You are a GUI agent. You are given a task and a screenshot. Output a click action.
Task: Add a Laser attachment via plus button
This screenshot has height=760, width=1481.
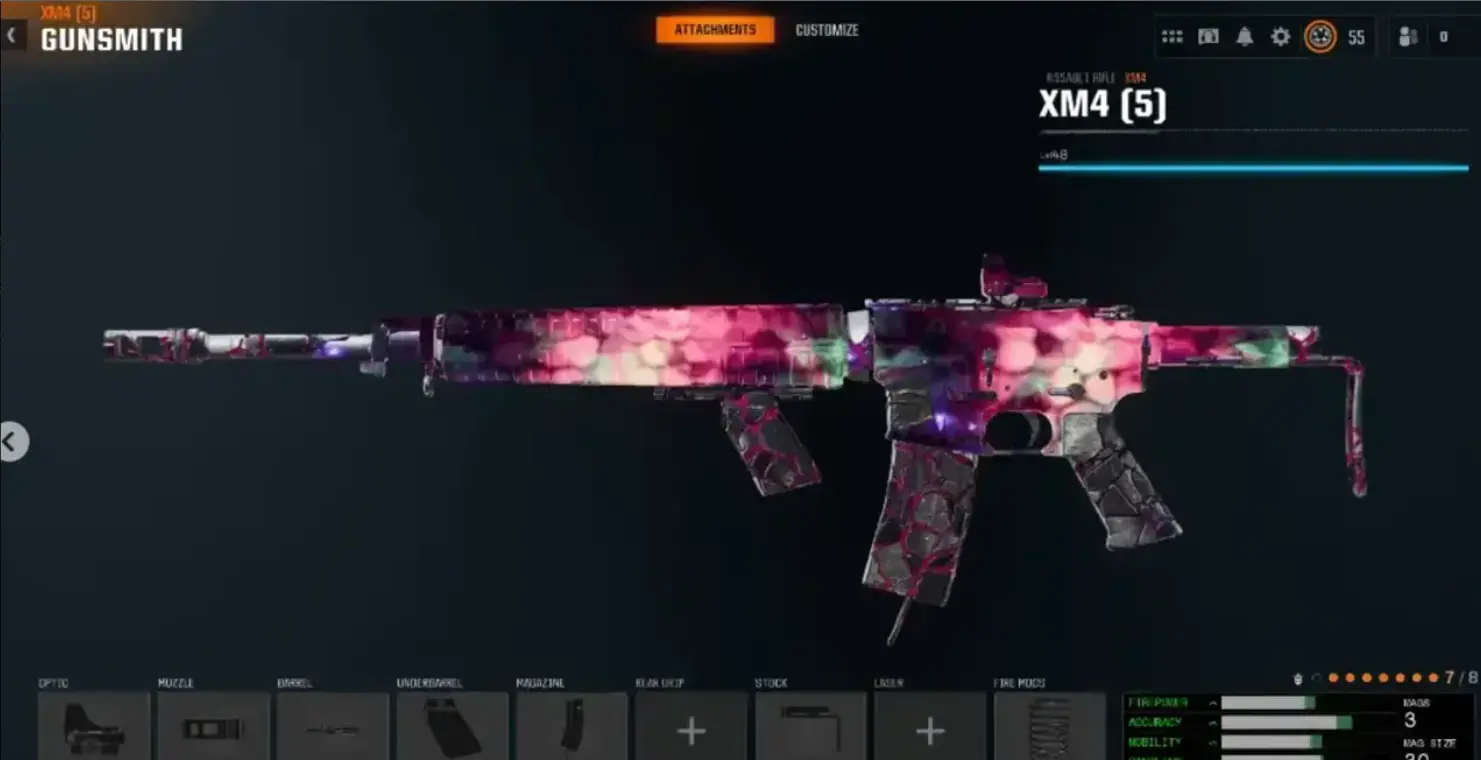(929, 731)
